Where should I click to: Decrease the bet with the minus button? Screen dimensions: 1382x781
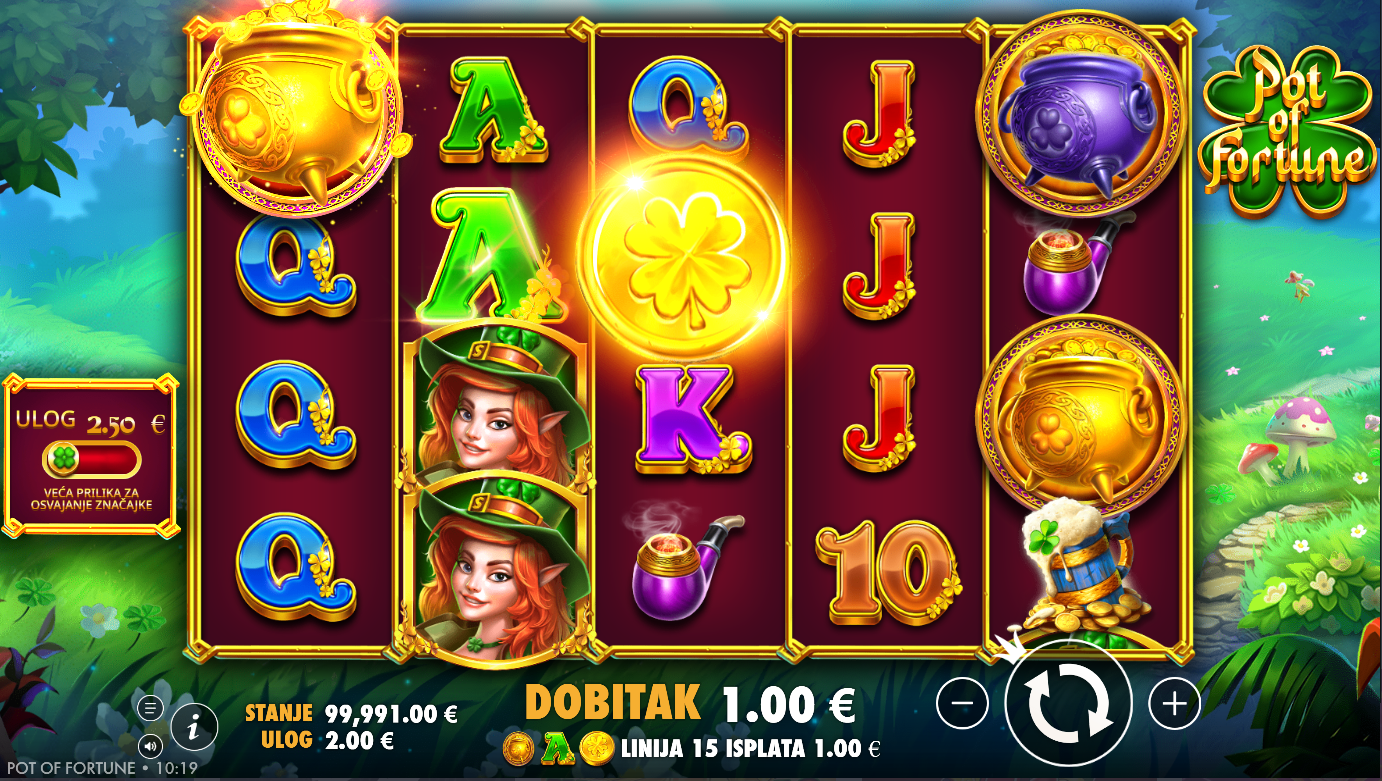pos(962,704)
